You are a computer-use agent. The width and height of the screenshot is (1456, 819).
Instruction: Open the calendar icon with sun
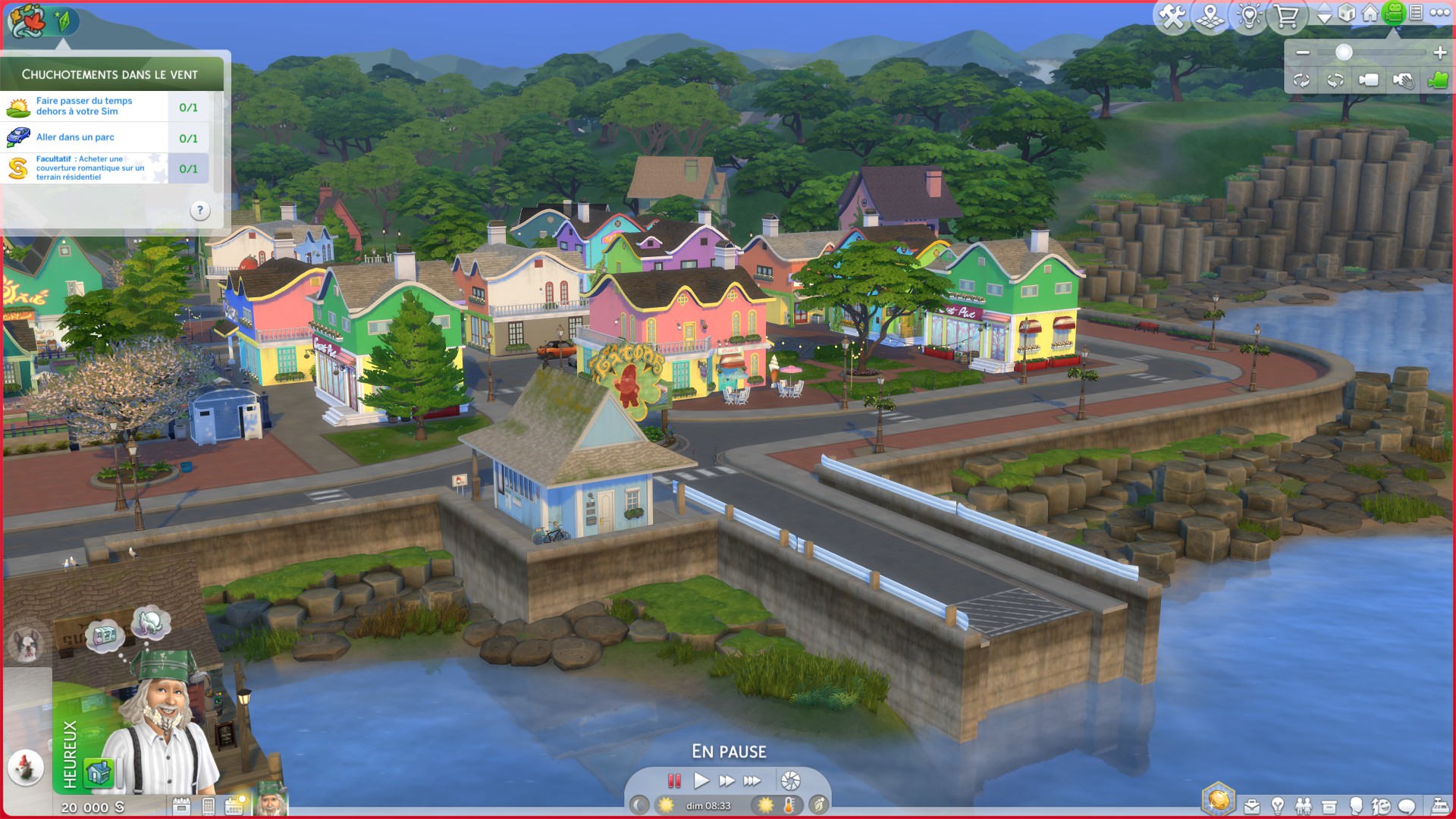pos(234,806)
